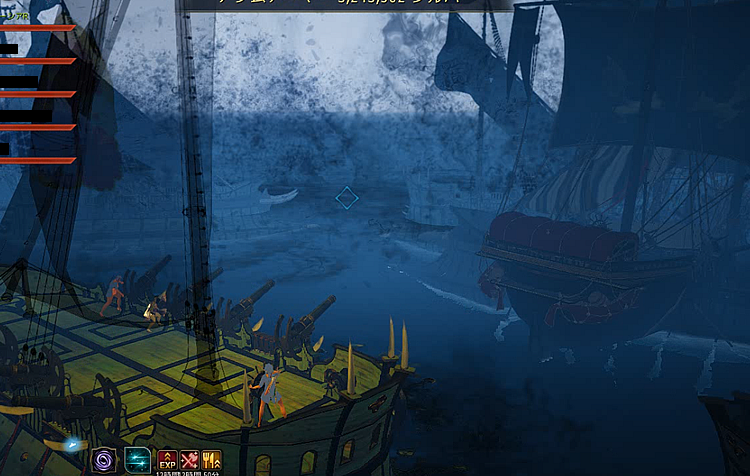
Task: Open the fork and knife food buff
Action: [212, 460]
